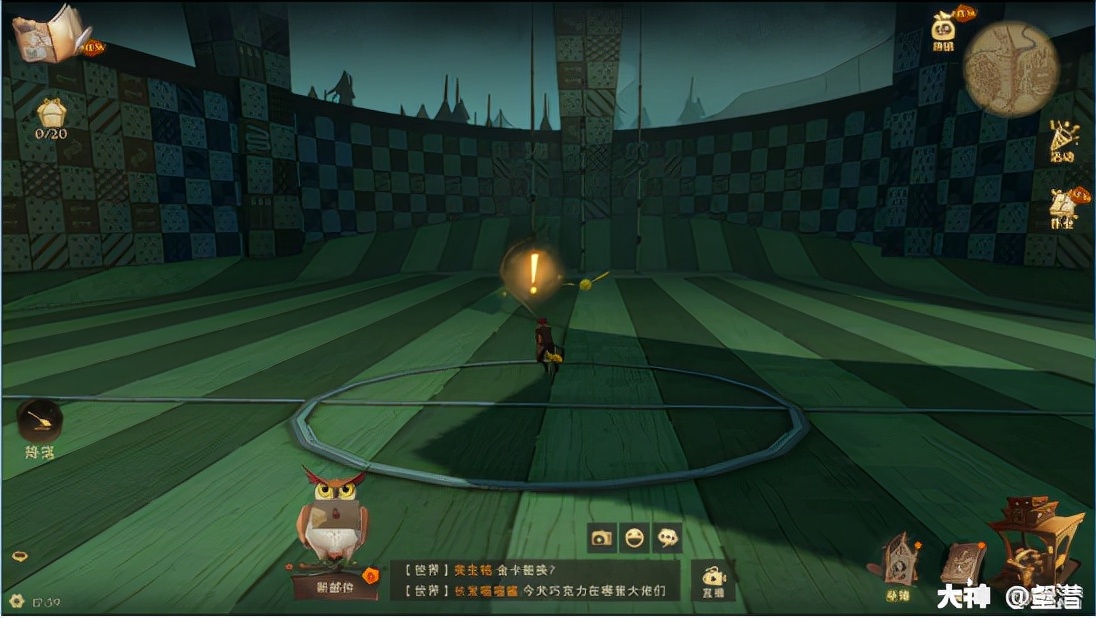Open the card-frame icon with the portrait

[898, 562]
